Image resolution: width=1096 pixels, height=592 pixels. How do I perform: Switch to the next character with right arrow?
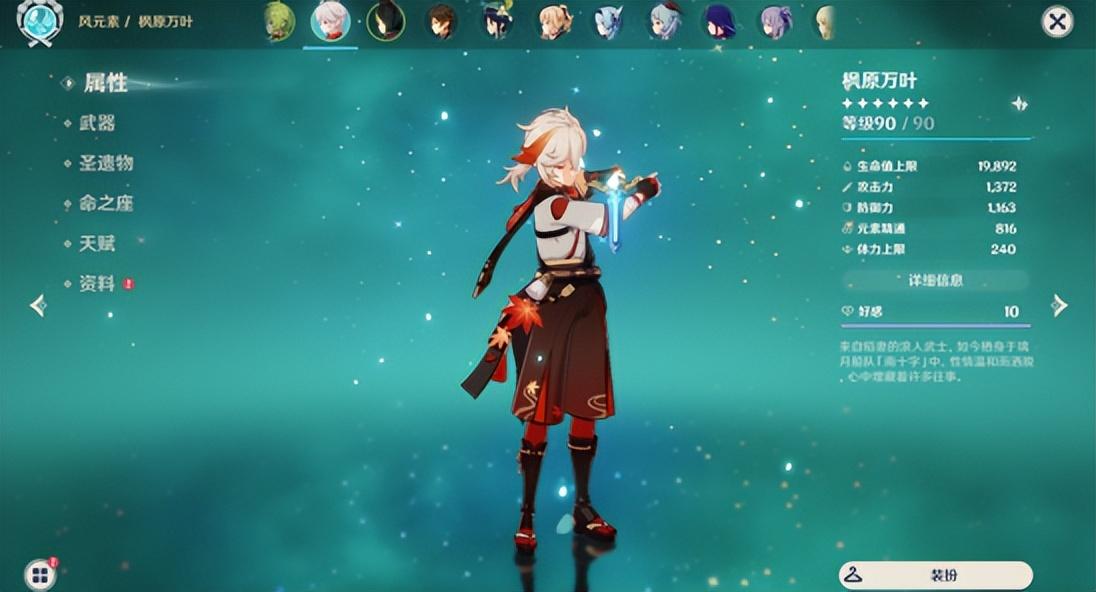1059,305
